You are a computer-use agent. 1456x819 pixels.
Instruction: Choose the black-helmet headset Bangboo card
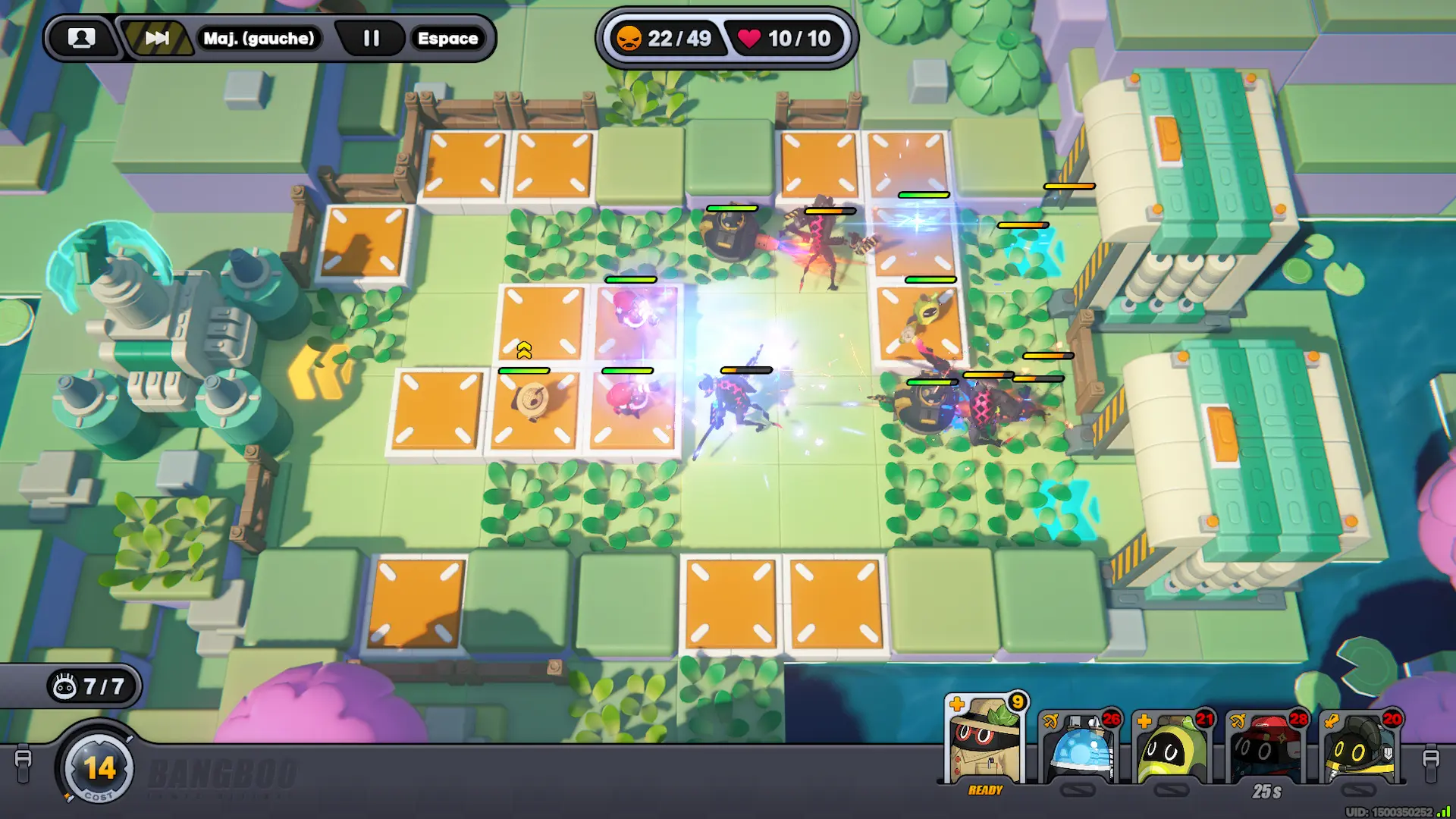[x=1360, y=747]
